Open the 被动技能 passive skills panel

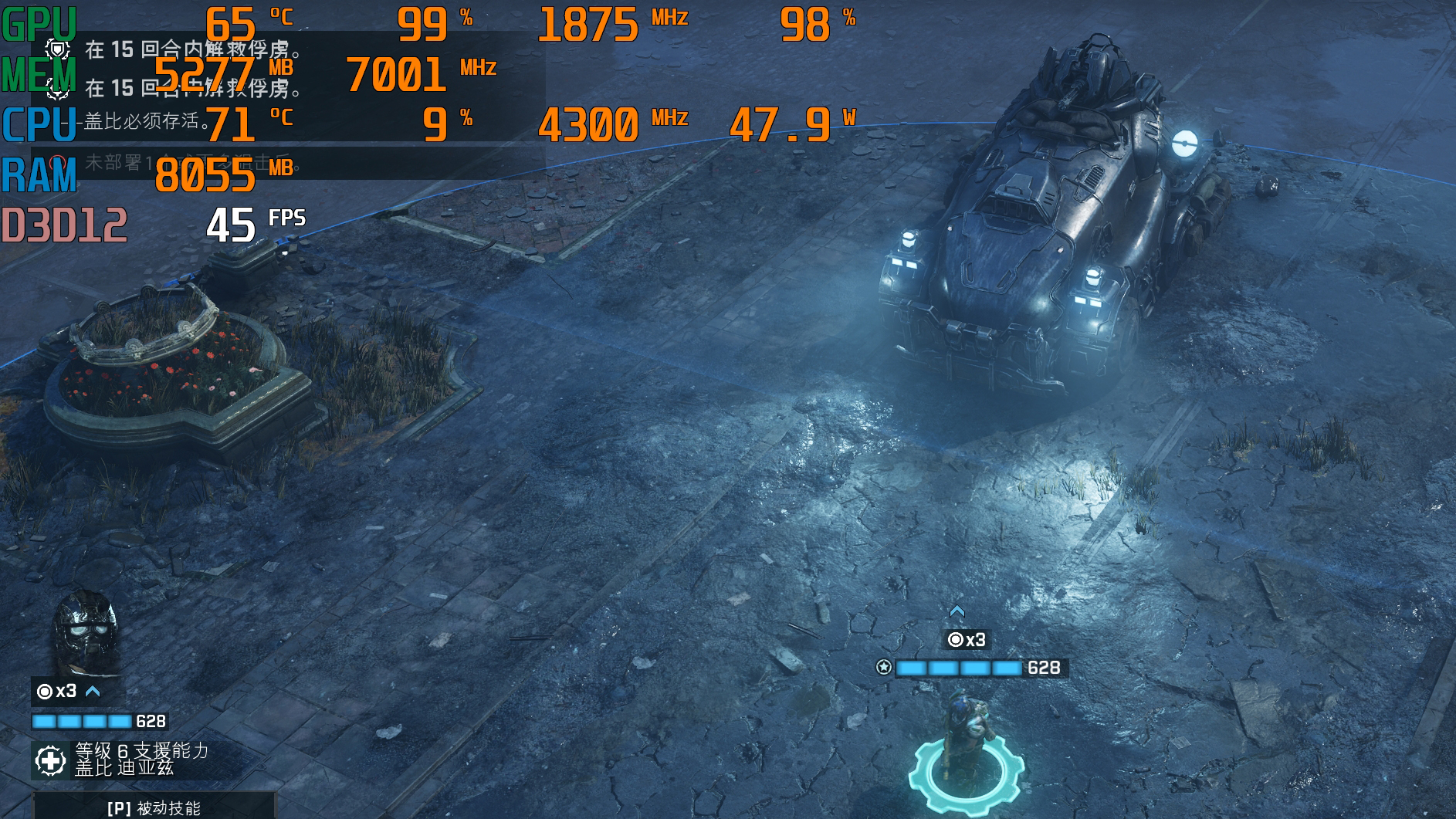[153, 807]
